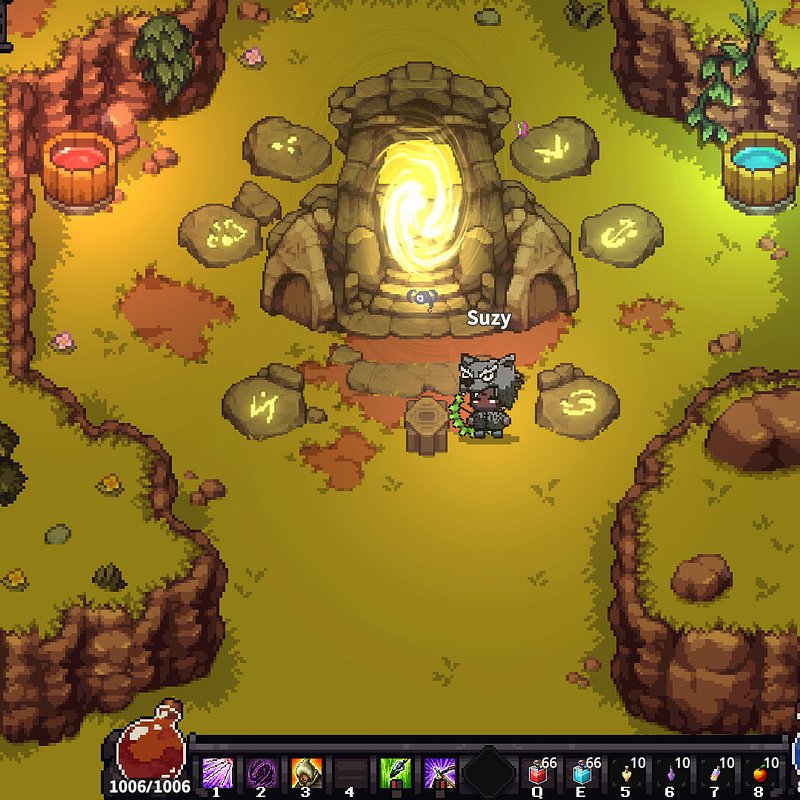Select the weapon icon with the purple background

pos(440,772)
